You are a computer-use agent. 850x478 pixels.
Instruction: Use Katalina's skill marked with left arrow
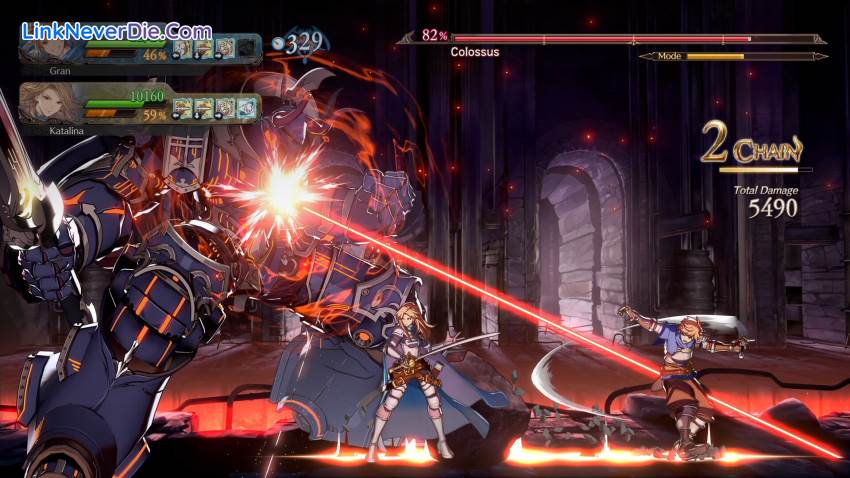tap(182, 106)
